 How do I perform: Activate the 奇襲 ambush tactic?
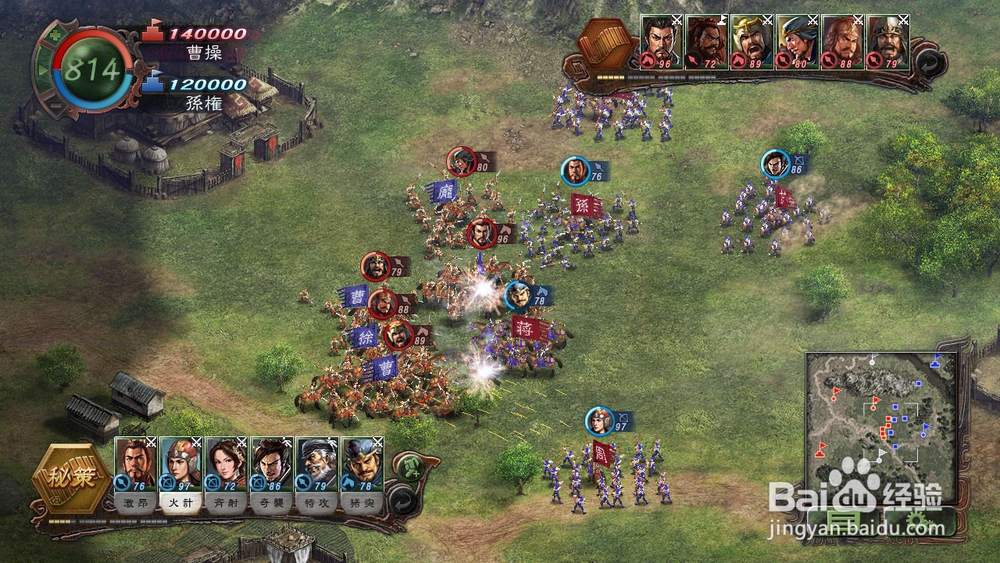272,504
